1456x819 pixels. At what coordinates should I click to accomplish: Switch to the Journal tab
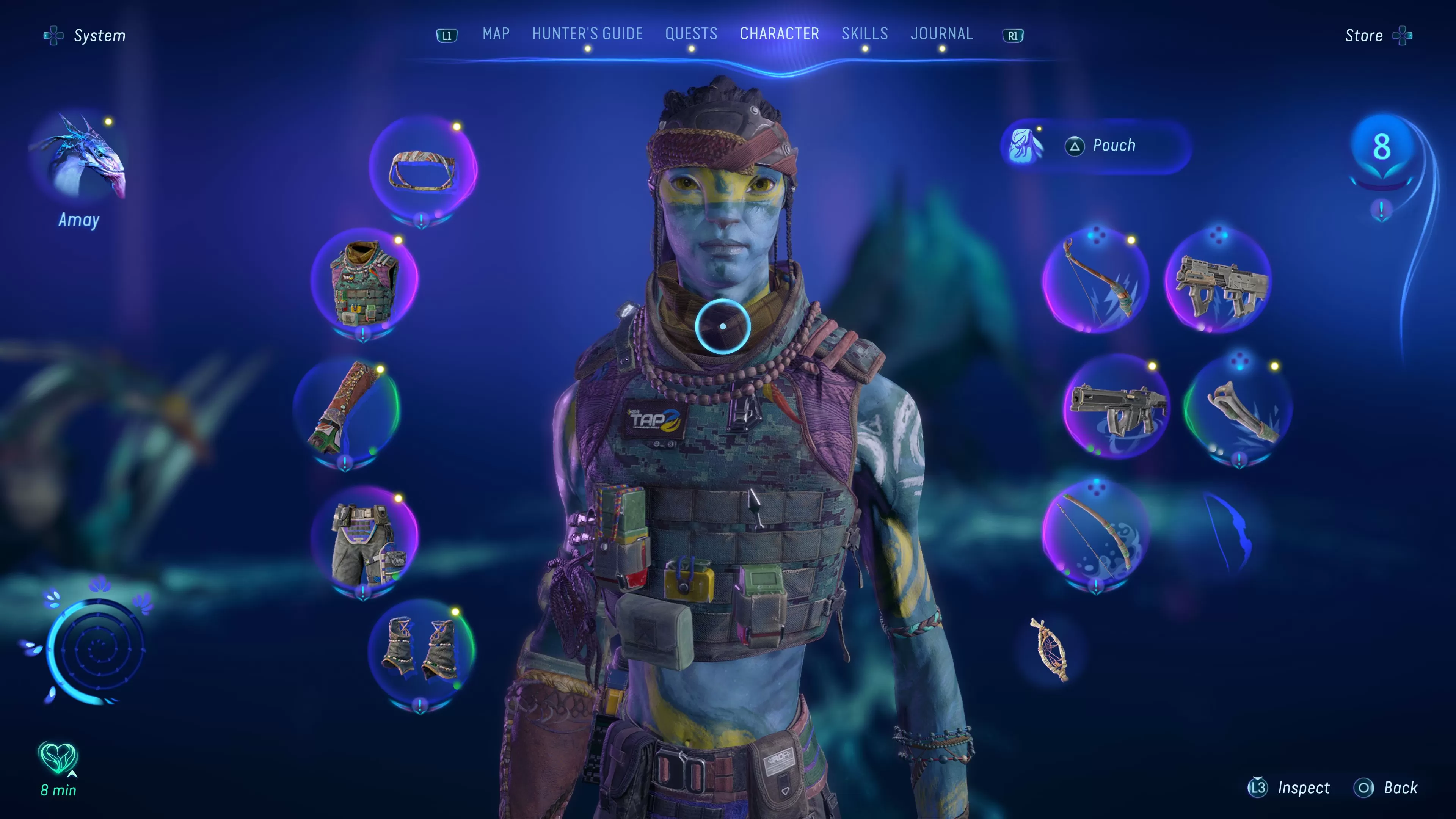click(941, 34)
